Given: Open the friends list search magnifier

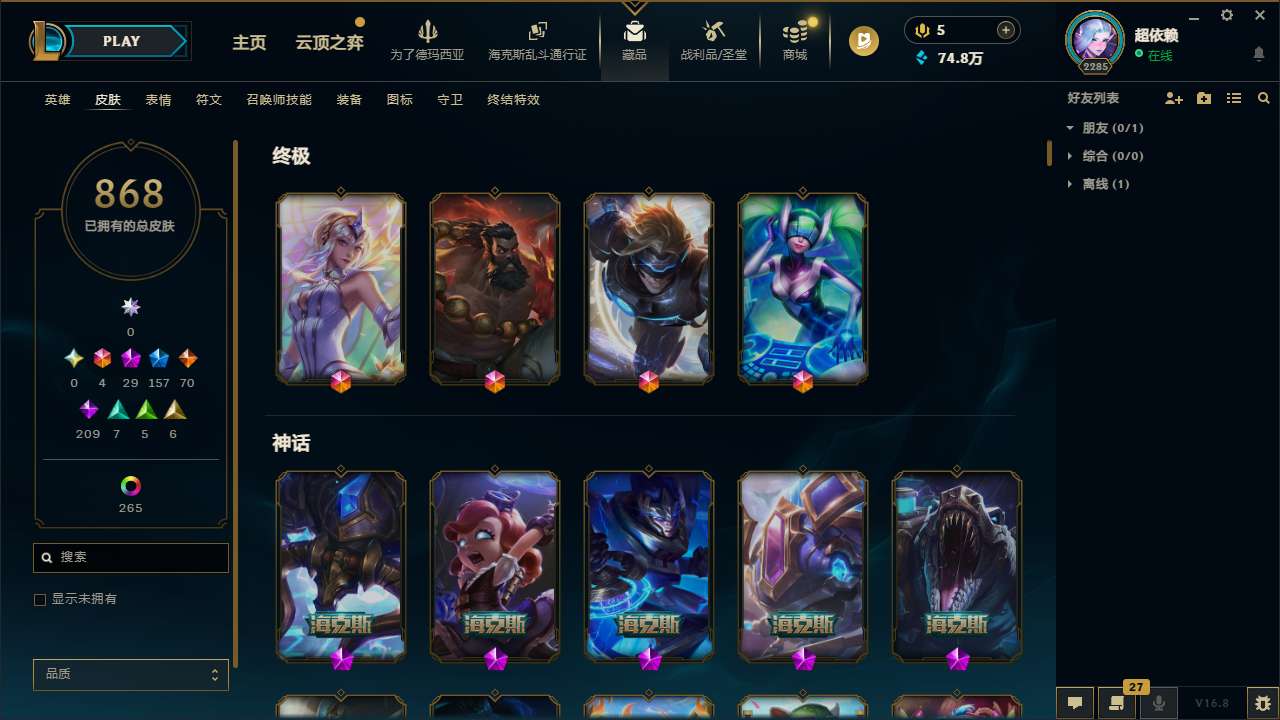Looking at the screenshot, I should tap(1264, 98).
